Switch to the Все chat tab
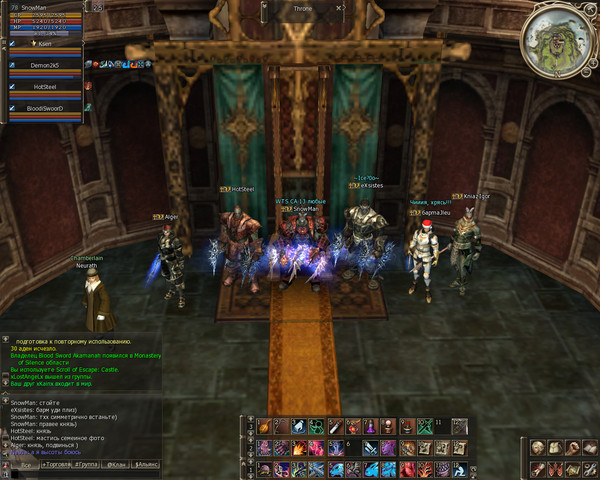Image resolution: width=600 pixels, height=480 pixels. (x=27, y=465)
